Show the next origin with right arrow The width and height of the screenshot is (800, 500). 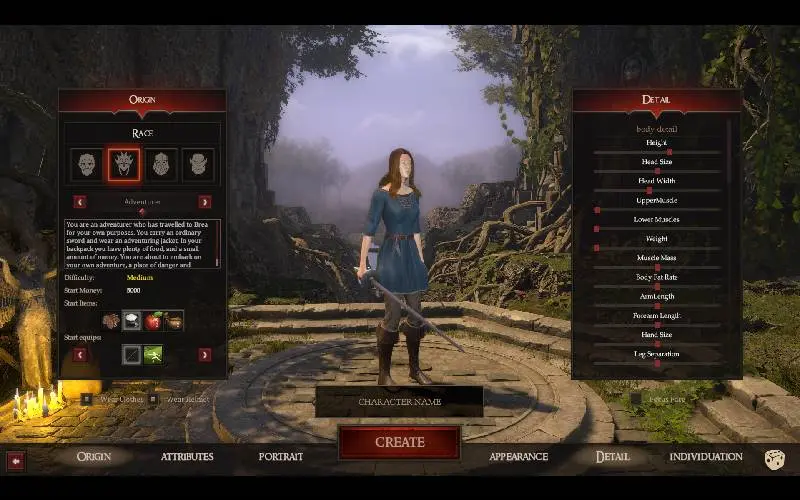coord(205,202)
